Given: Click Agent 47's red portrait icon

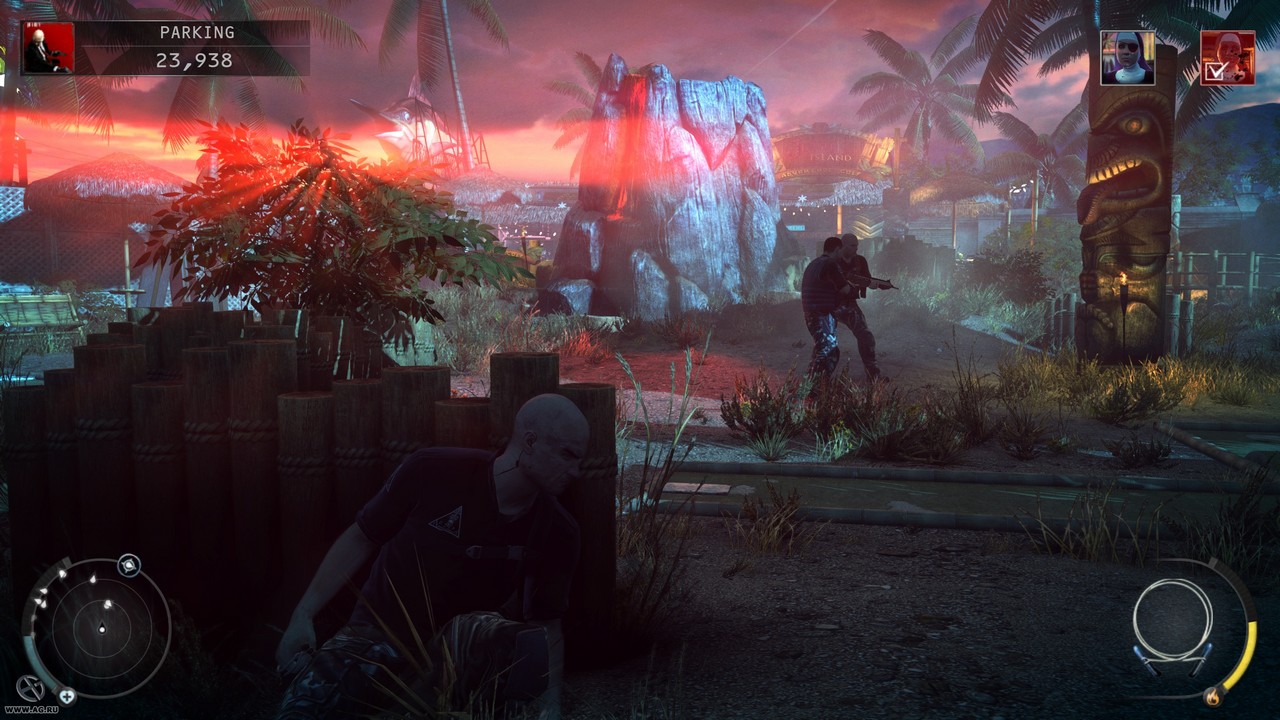Looking at the screenshot, I should pos(48,48).
